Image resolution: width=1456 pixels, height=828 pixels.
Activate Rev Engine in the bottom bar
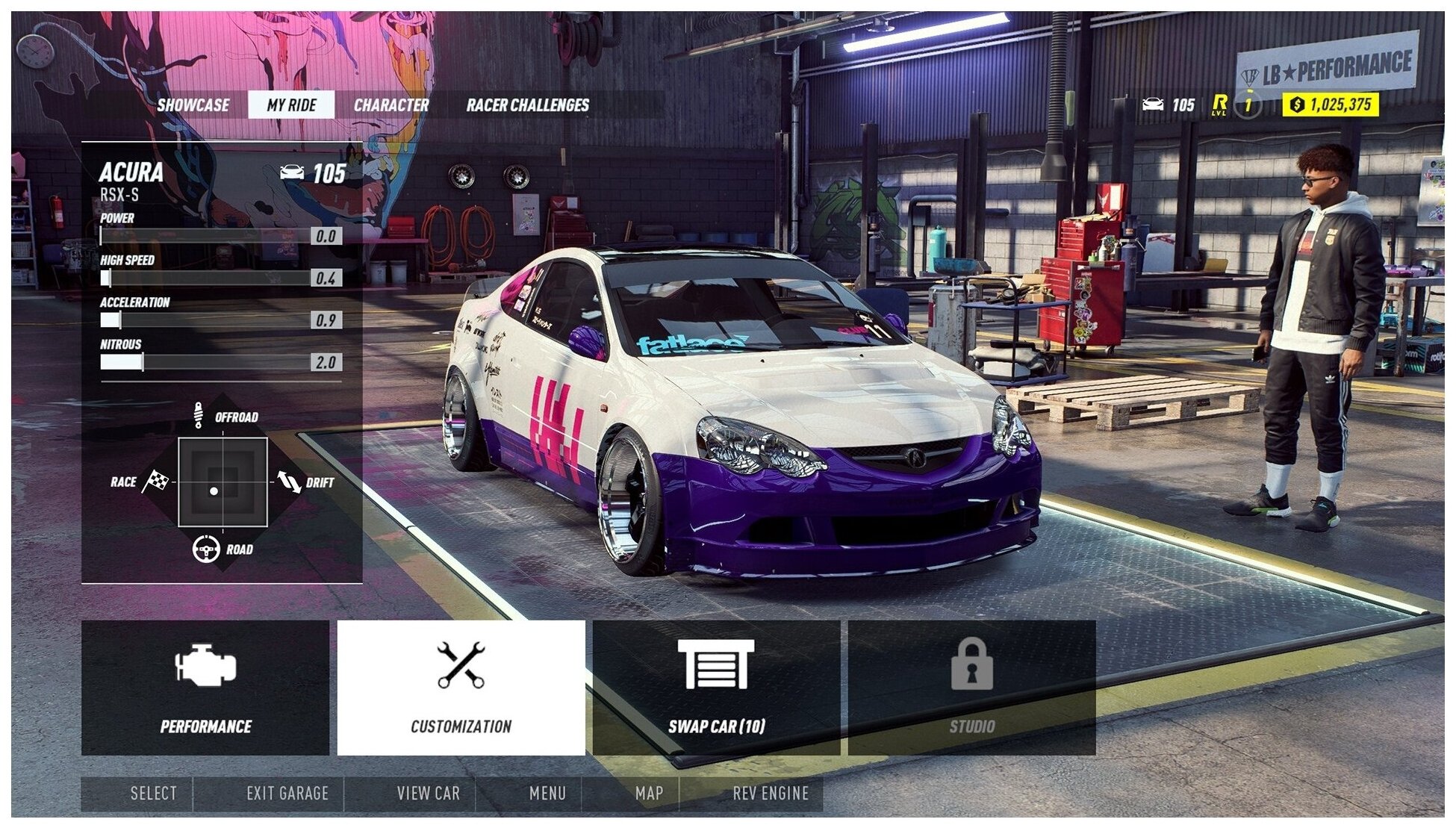pos(770,794)
